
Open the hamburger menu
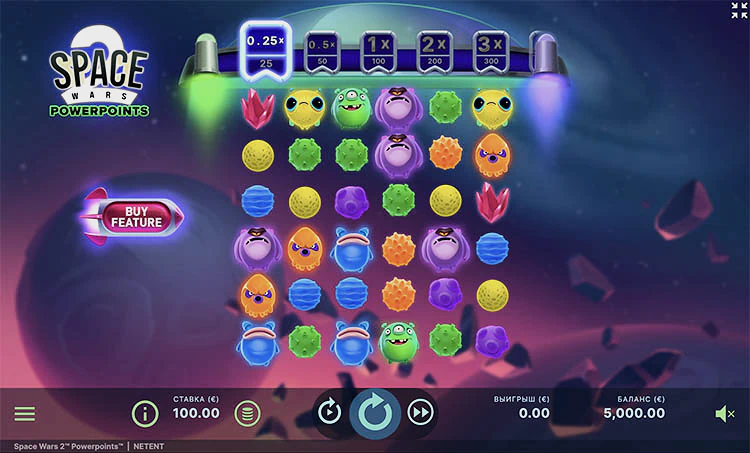[x=25, y=413]
